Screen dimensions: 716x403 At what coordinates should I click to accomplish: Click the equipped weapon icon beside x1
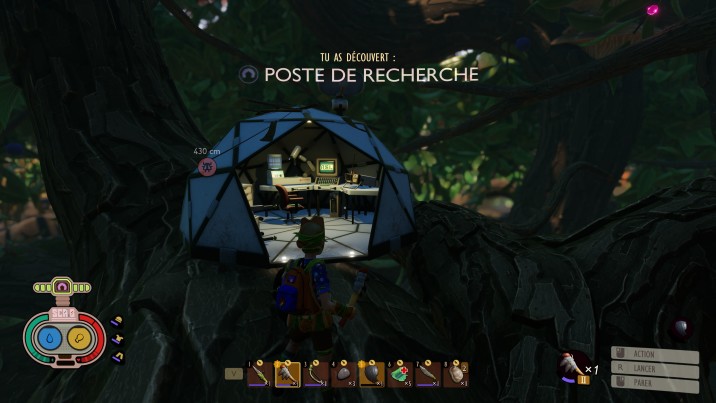click(573, 364)
